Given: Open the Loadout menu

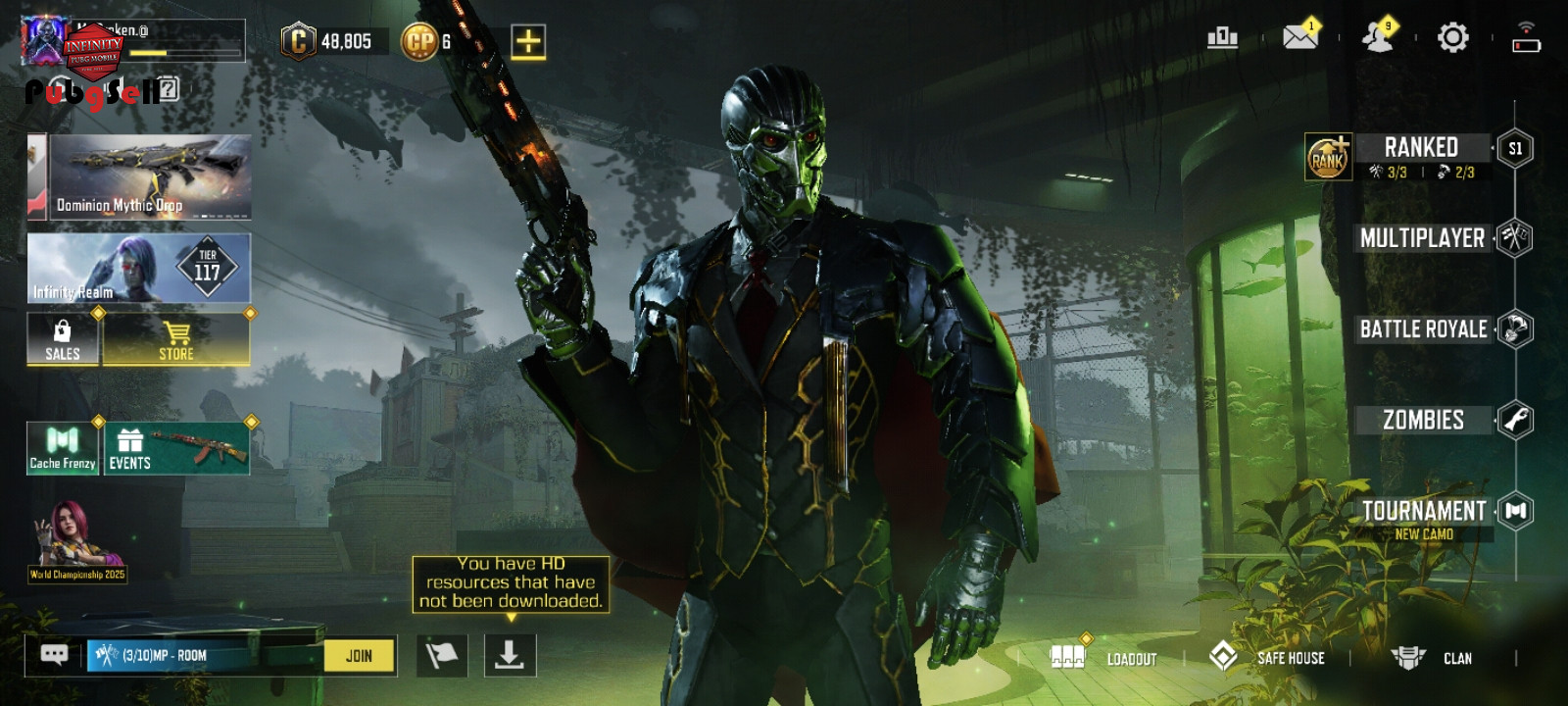Looking at the screenshot, I should 1105,658.
